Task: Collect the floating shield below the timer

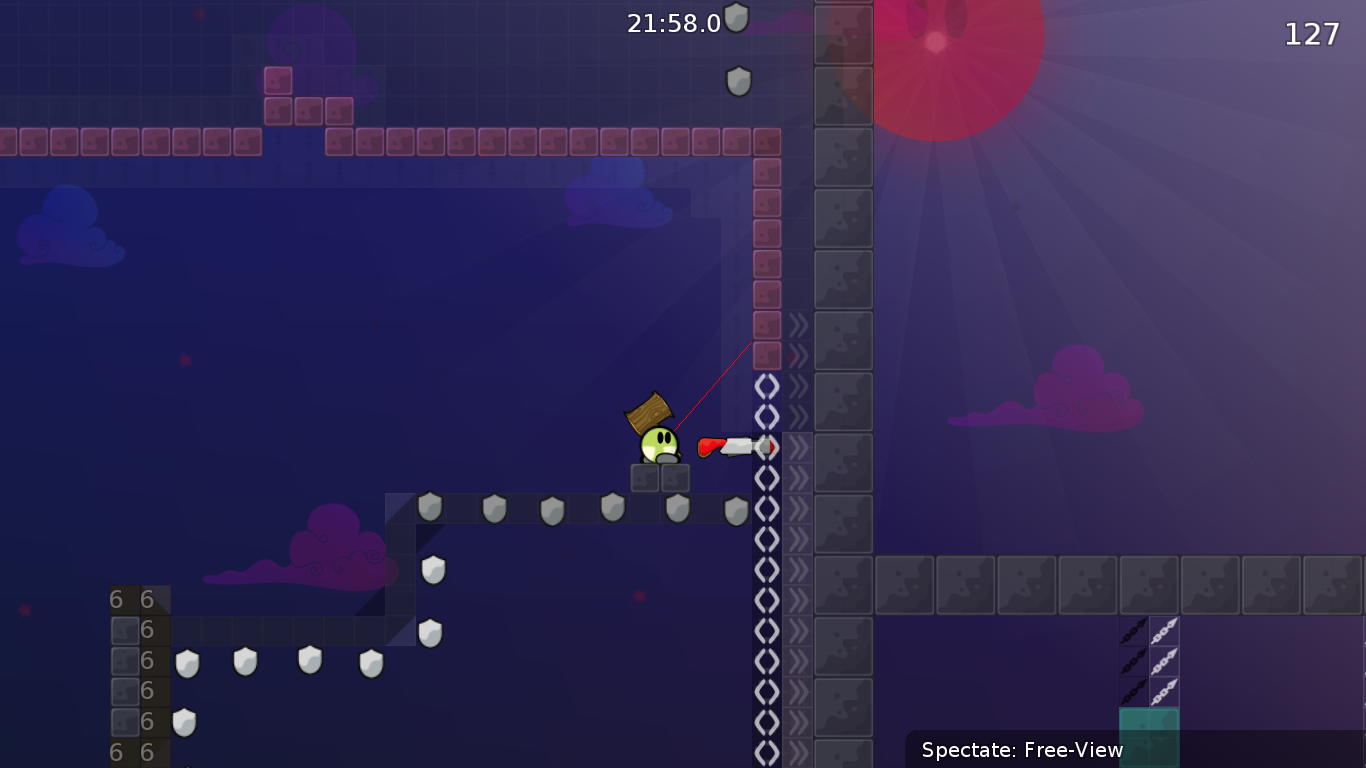Action: tap(738, 81)
